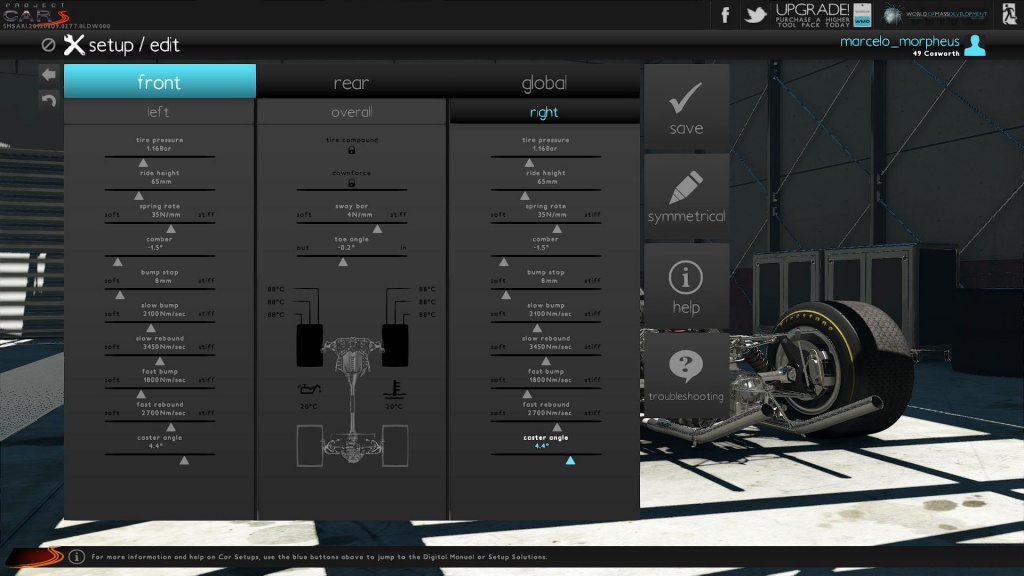This screenshot has height=576, width=1024.
Task: Select the overall column header
Action: [351, 112]
